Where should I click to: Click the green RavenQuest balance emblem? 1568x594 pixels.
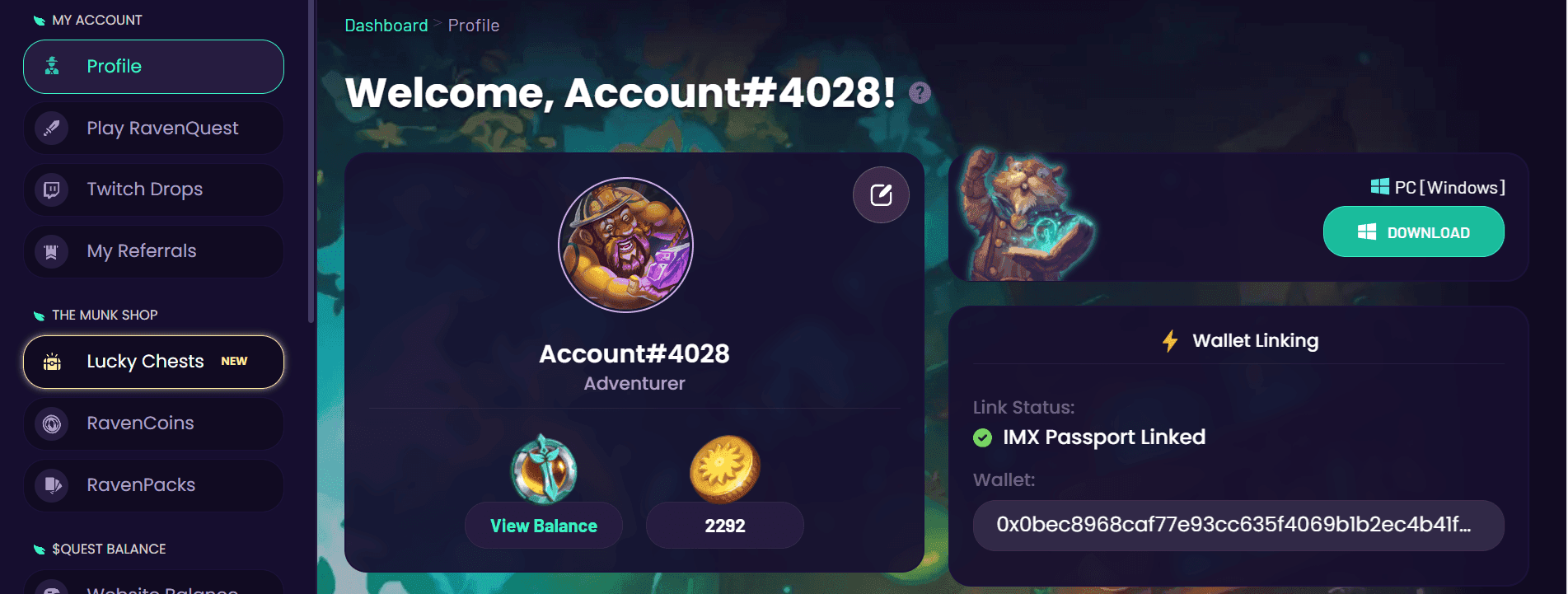point(543,468)
